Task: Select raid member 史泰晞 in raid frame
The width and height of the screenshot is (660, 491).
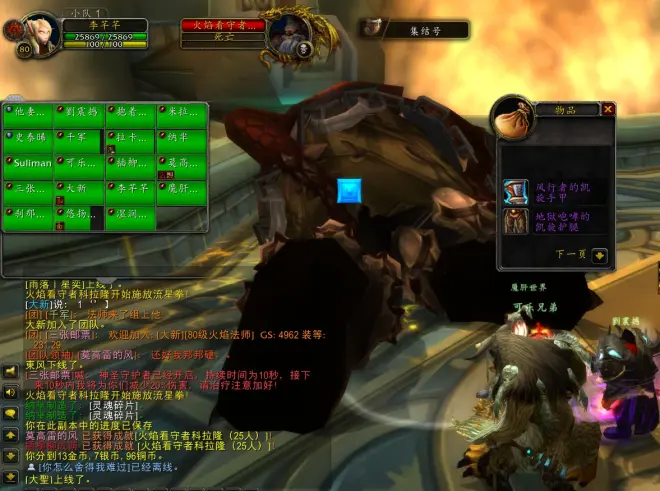Action: pyautogui.click(x=30, y=138)
